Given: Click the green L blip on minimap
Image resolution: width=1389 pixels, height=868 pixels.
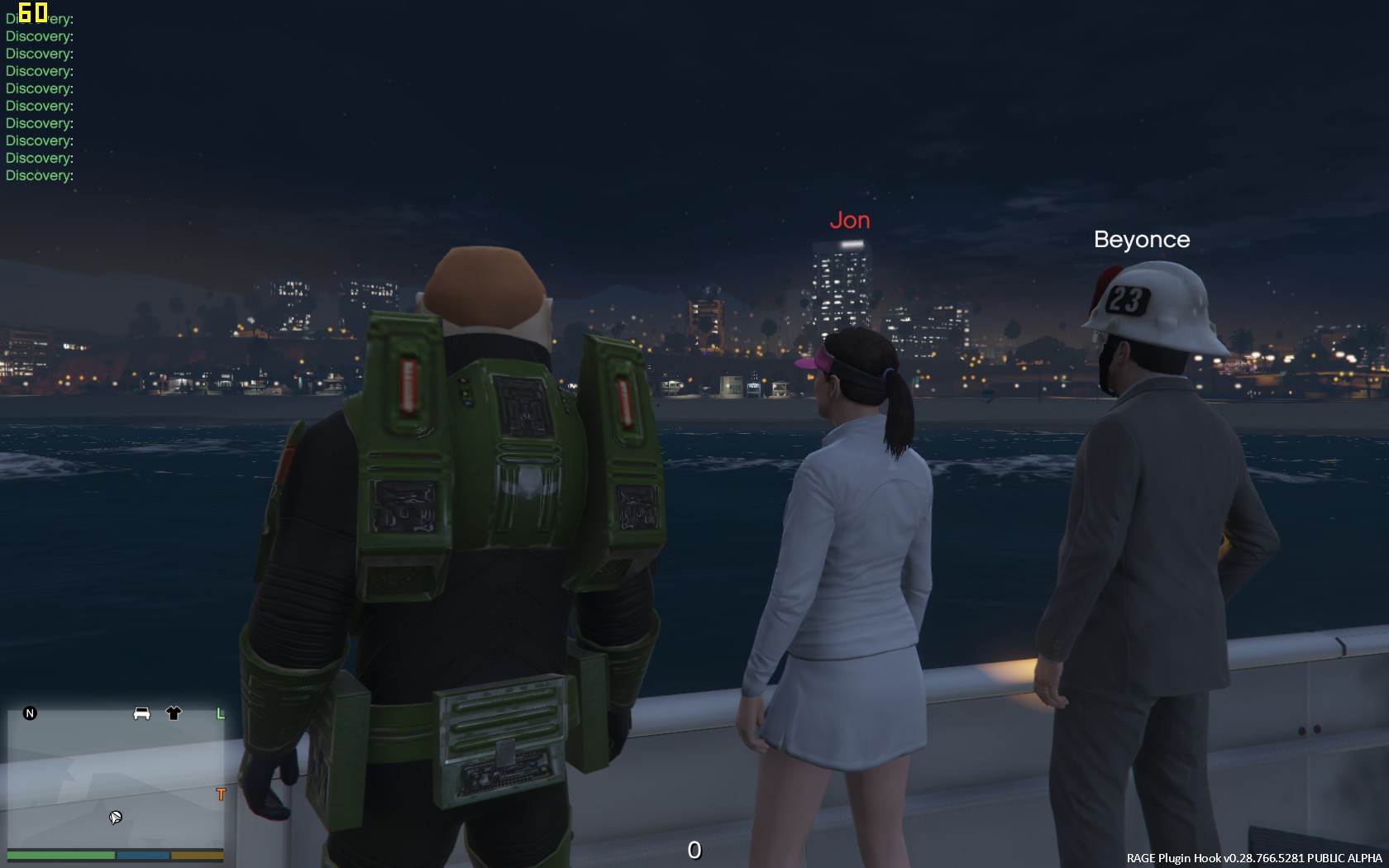Looking at the screenshot, I should click(220, 713).
